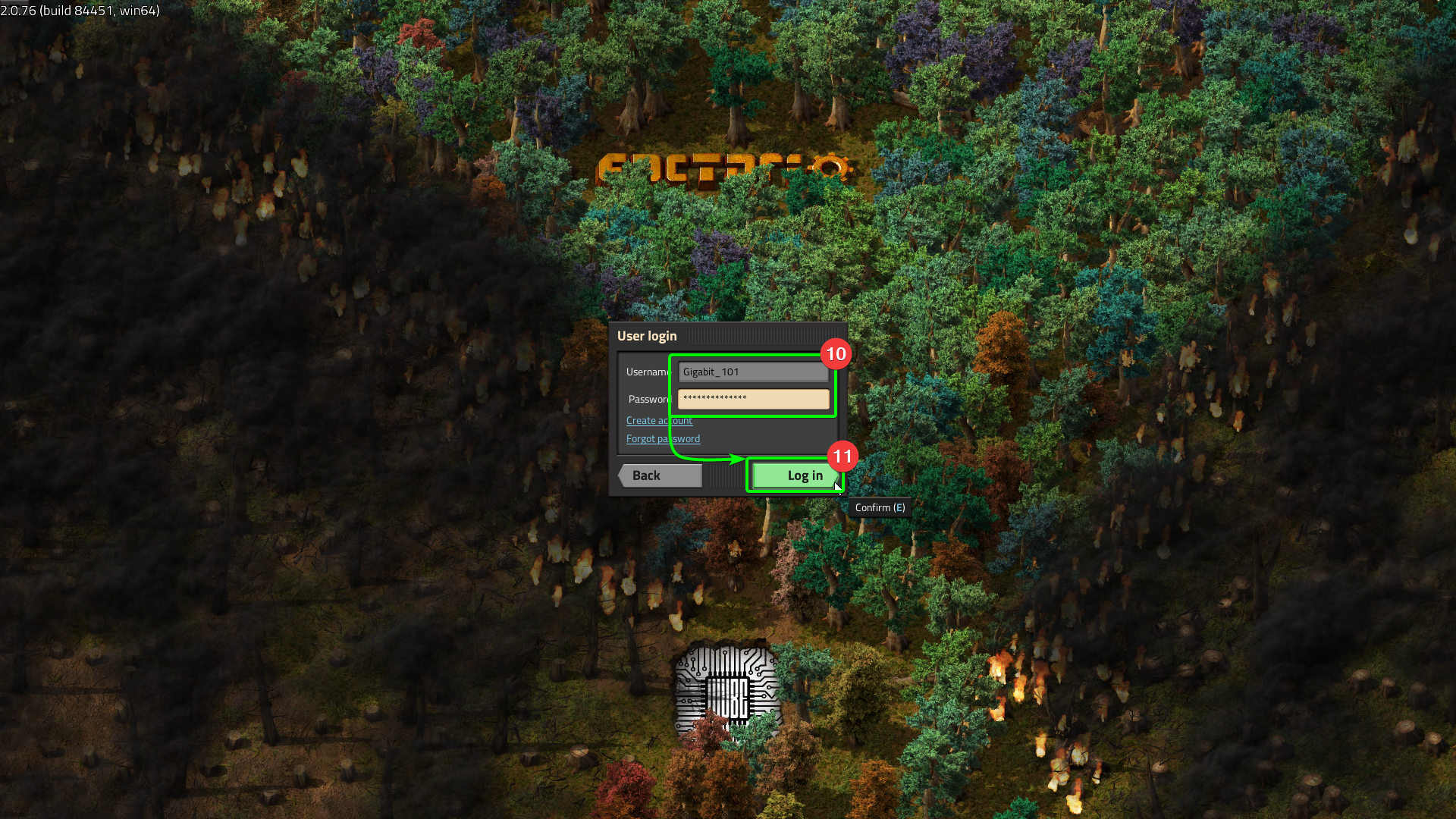
Task: Click the Back button
Action: [659, 475]
